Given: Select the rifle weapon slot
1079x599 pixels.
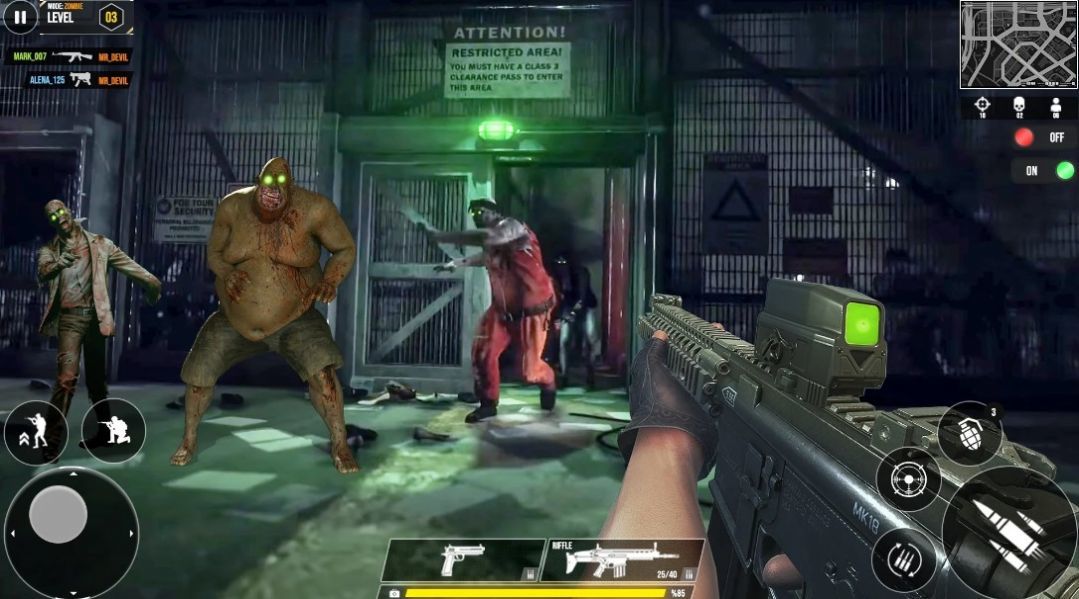Looking at the screenshot, I should click(x=620, y=560).
